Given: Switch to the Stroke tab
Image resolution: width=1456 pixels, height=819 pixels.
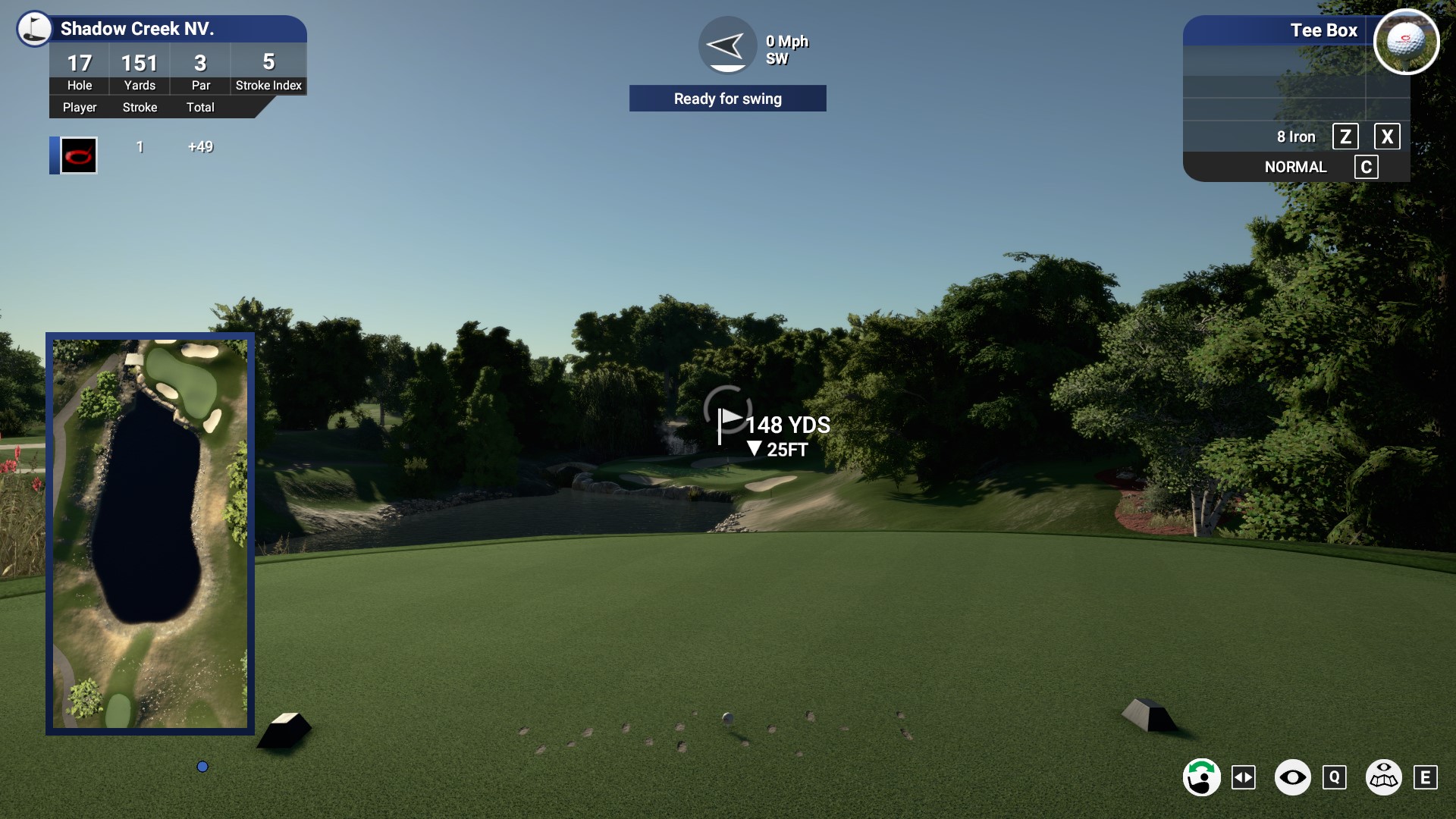Looking at the screenshot, I should (140, 107).
